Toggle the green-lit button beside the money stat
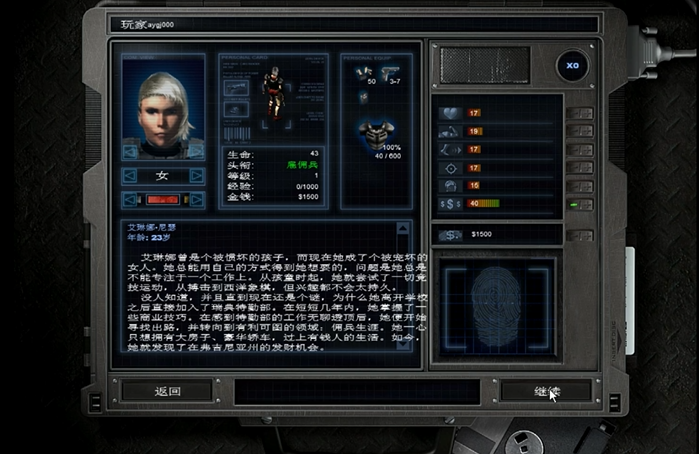This screenshot has width=699, height=454. (579, 203)
